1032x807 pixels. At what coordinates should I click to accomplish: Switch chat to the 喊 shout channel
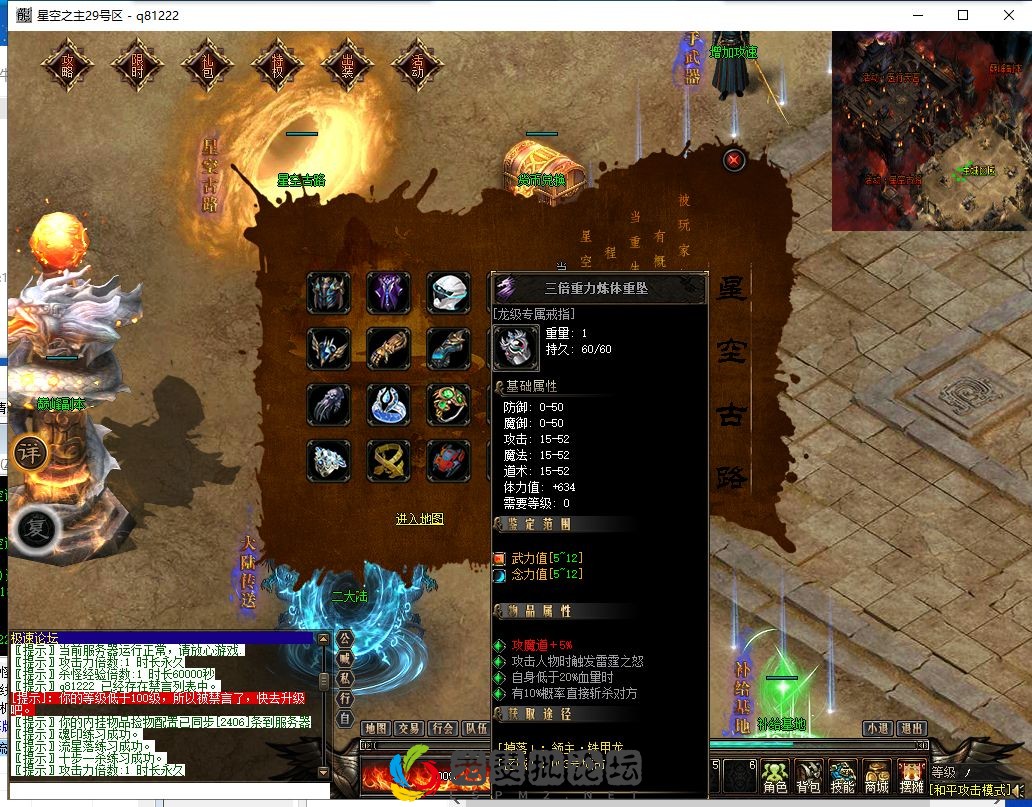[345, 658]
